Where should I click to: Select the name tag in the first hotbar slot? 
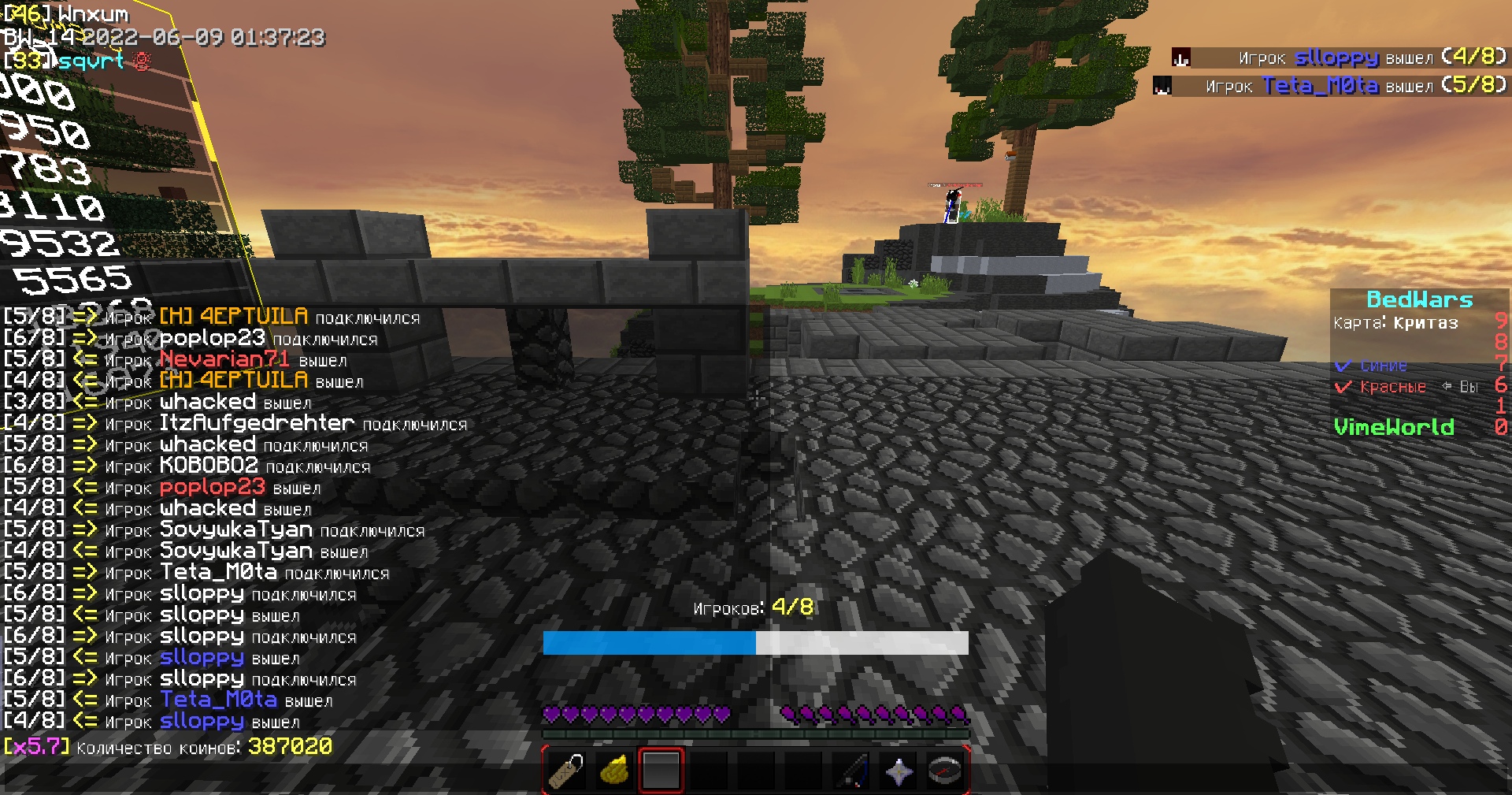[x=565, y=771]
